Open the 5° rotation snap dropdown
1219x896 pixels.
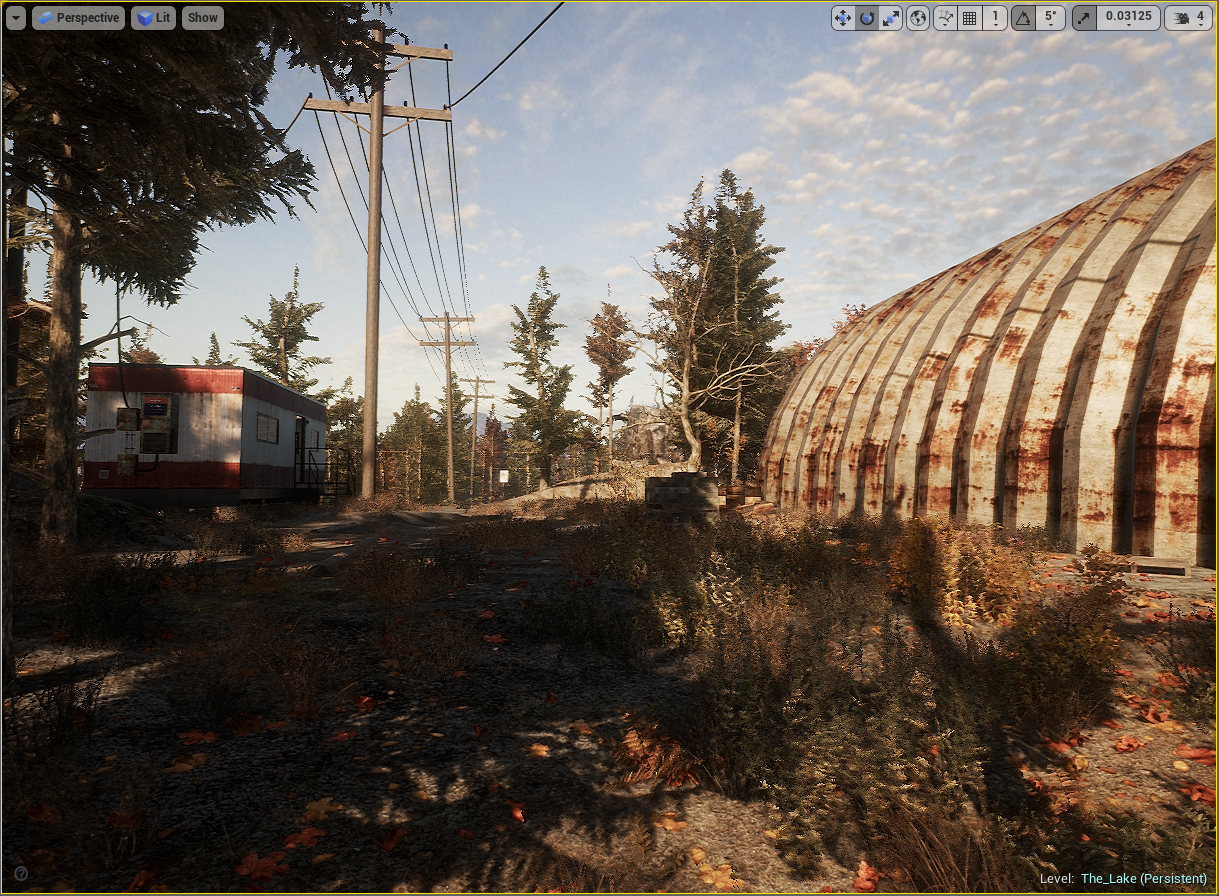click(1050, 18)
